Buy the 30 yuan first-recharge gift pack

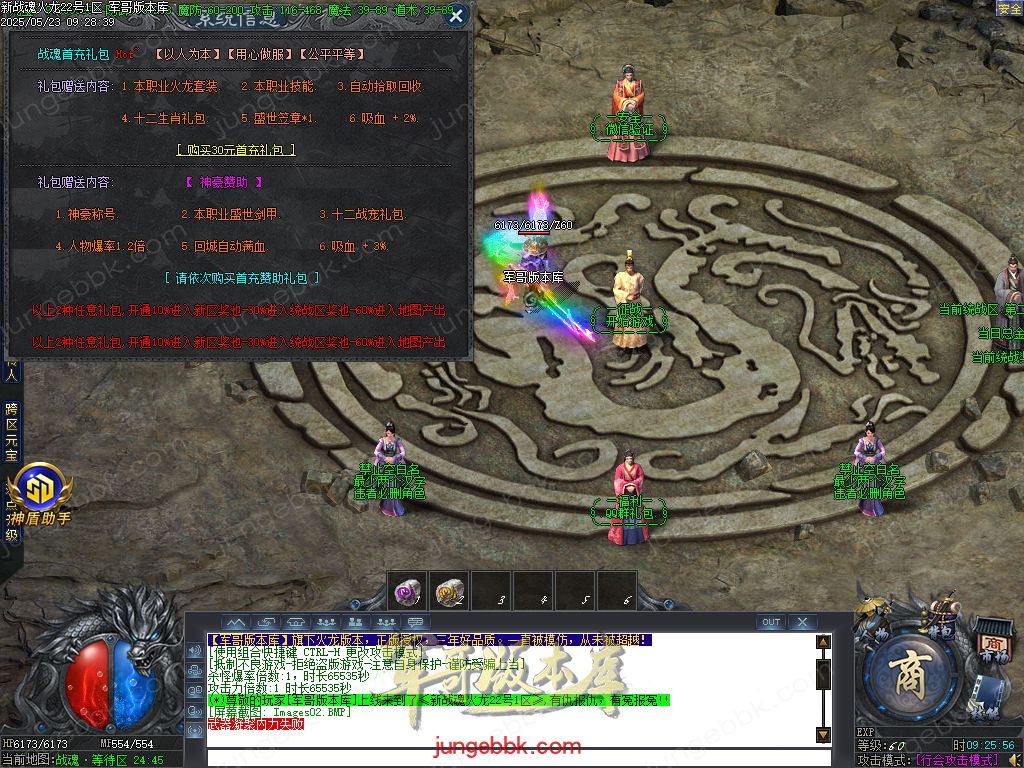click(236, 150)
